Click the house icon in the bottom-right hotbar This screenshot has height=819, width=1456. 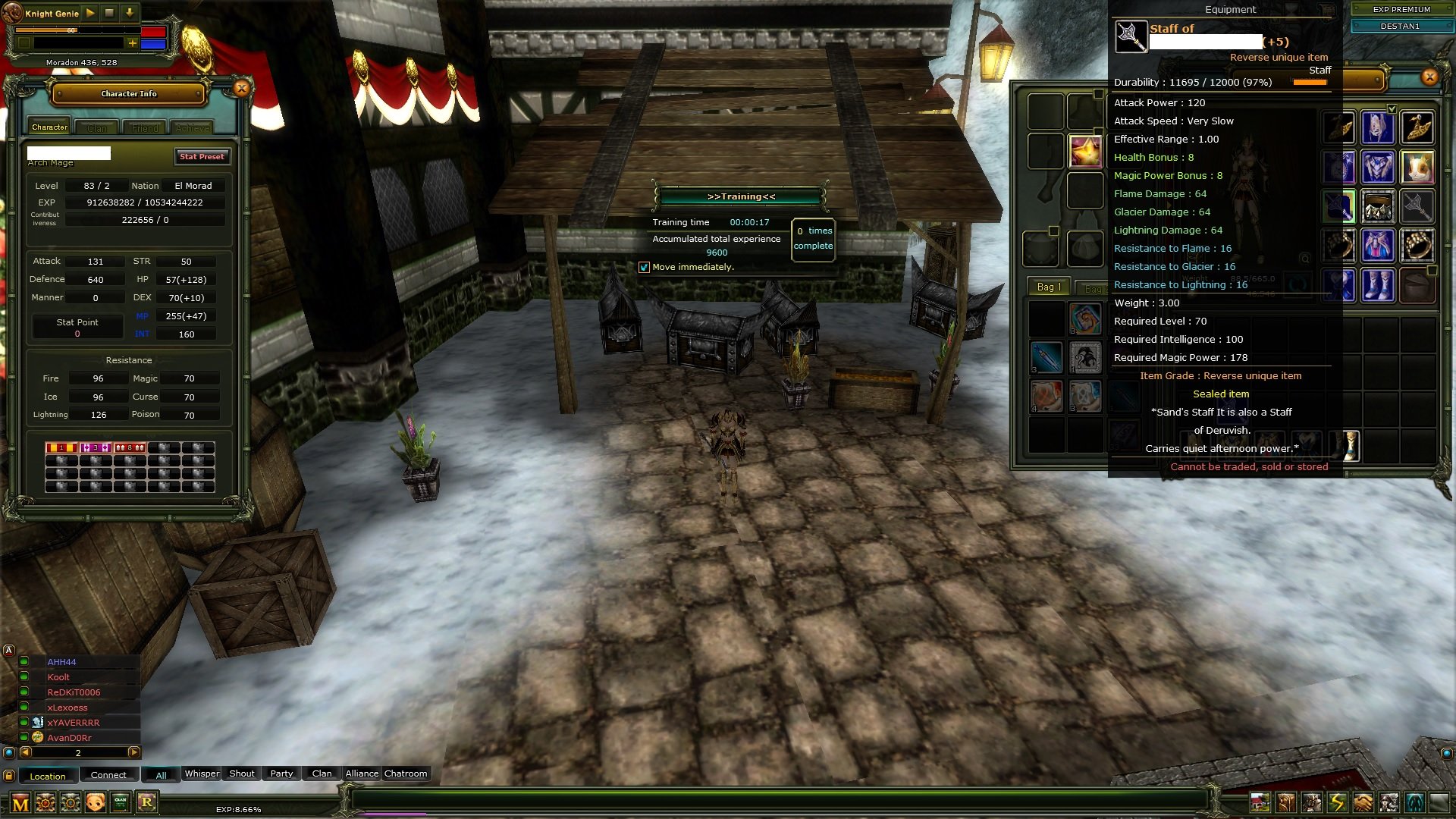pos(1260,802)
